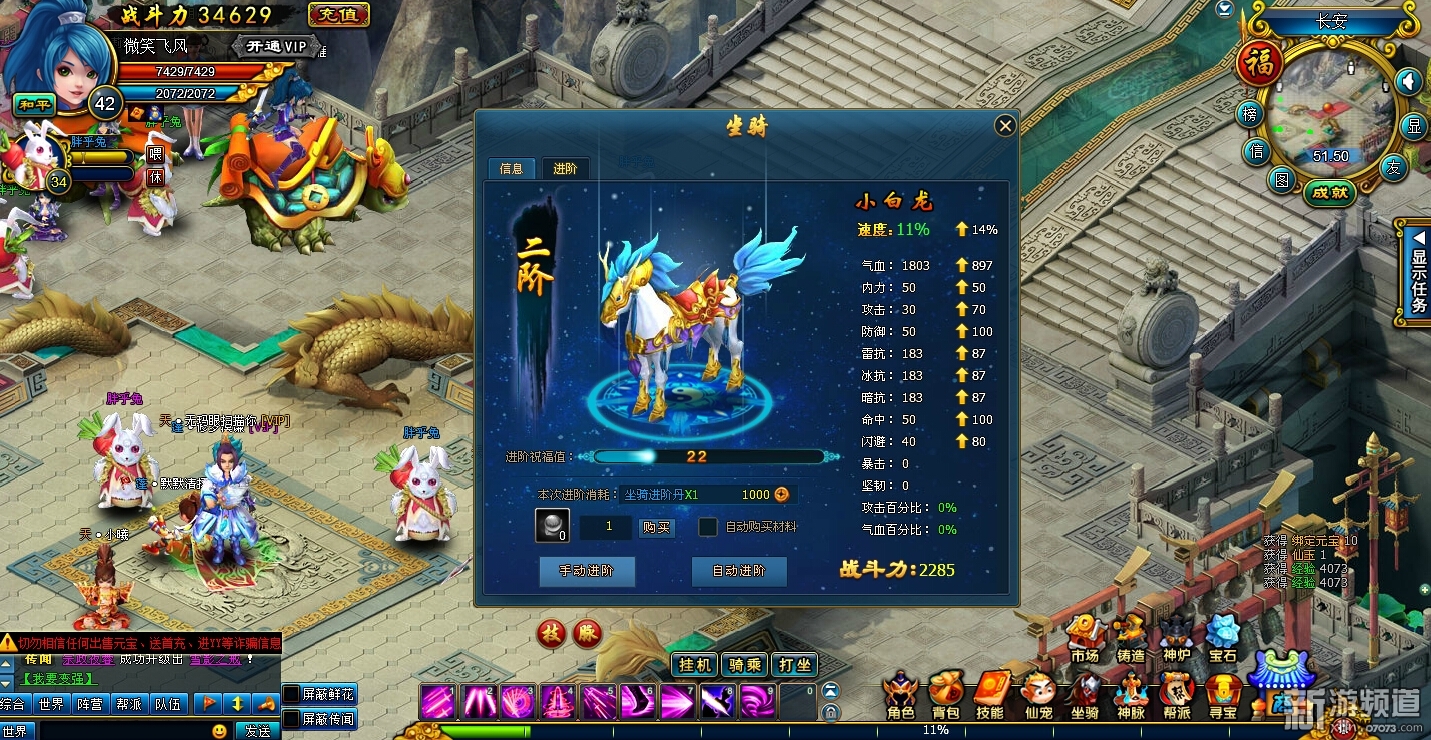This screenshot has height=740, width=1431.
Task: Buy advancement pills with 购买 button
Action: pyautogui.click(x=656, y=527)
